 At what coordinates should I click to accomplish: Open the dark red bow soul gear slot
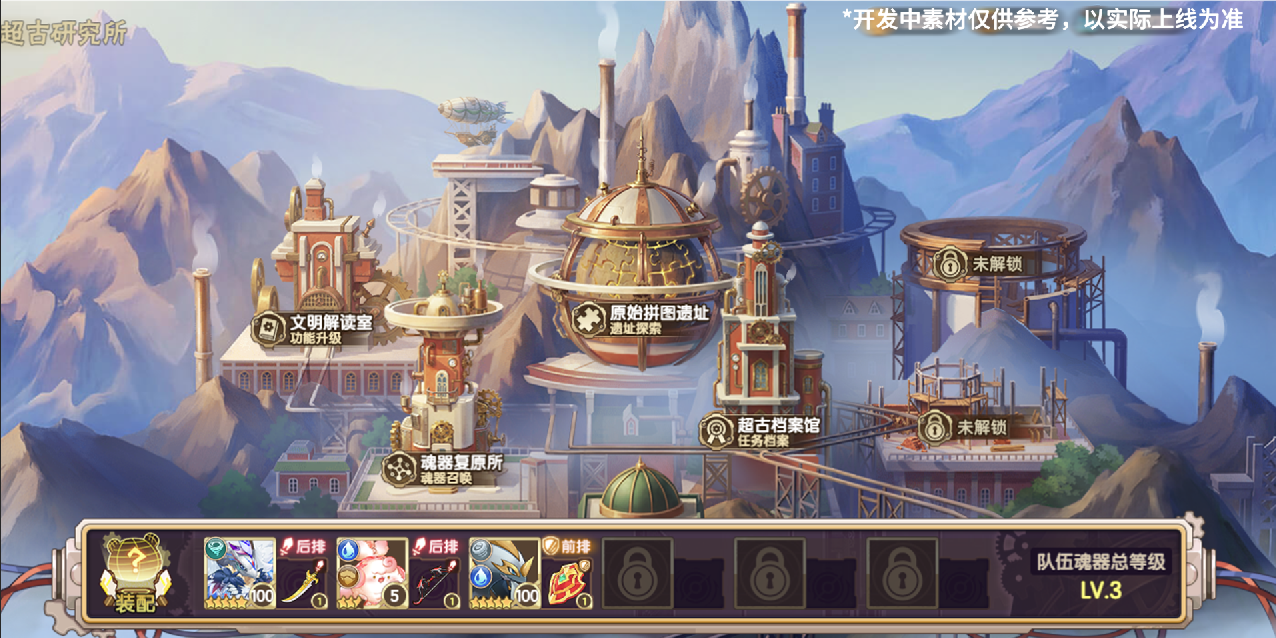(x=436, y=583)
